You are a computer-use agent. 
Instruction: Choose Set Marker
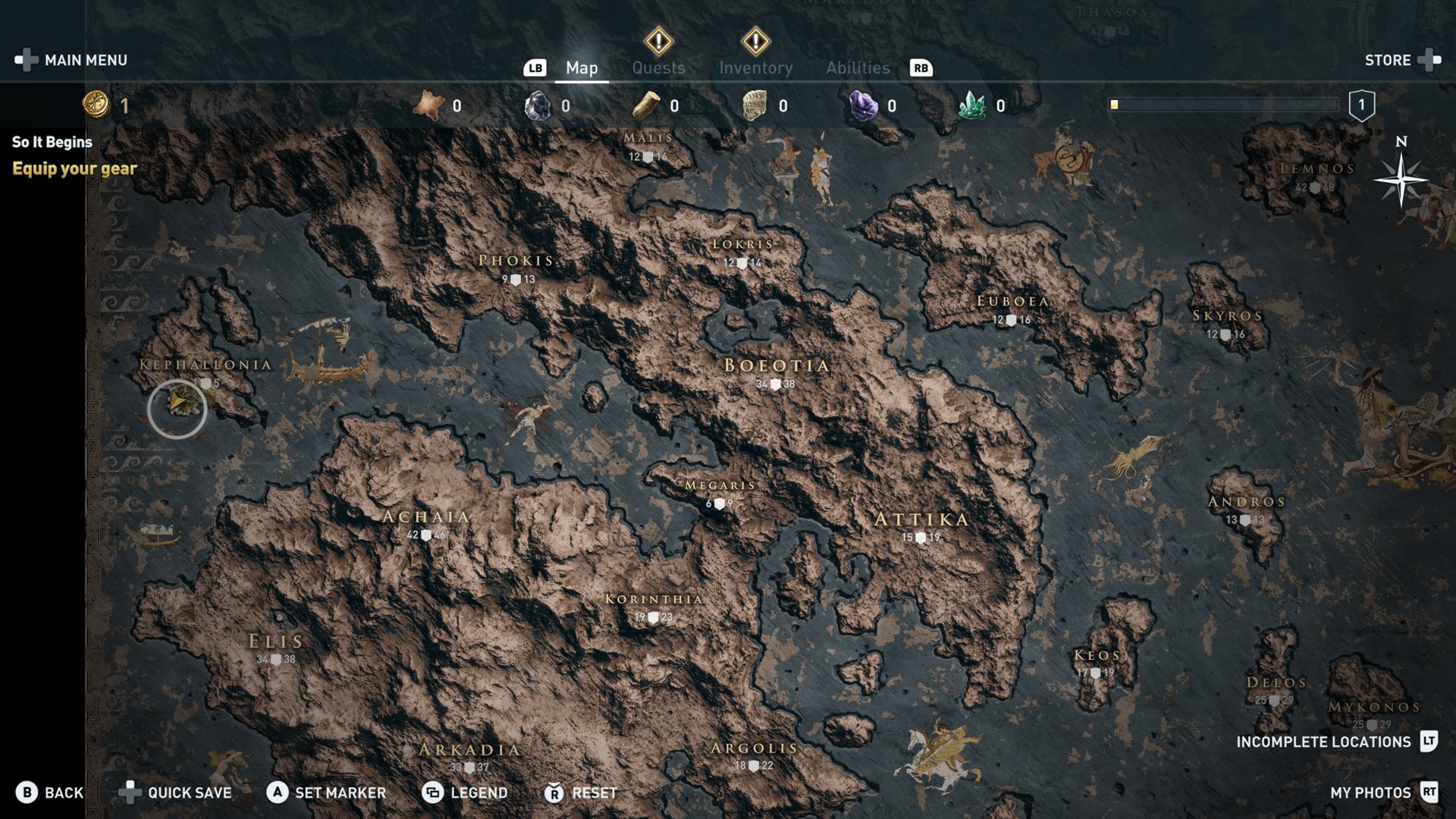click(x=327, y=792)
